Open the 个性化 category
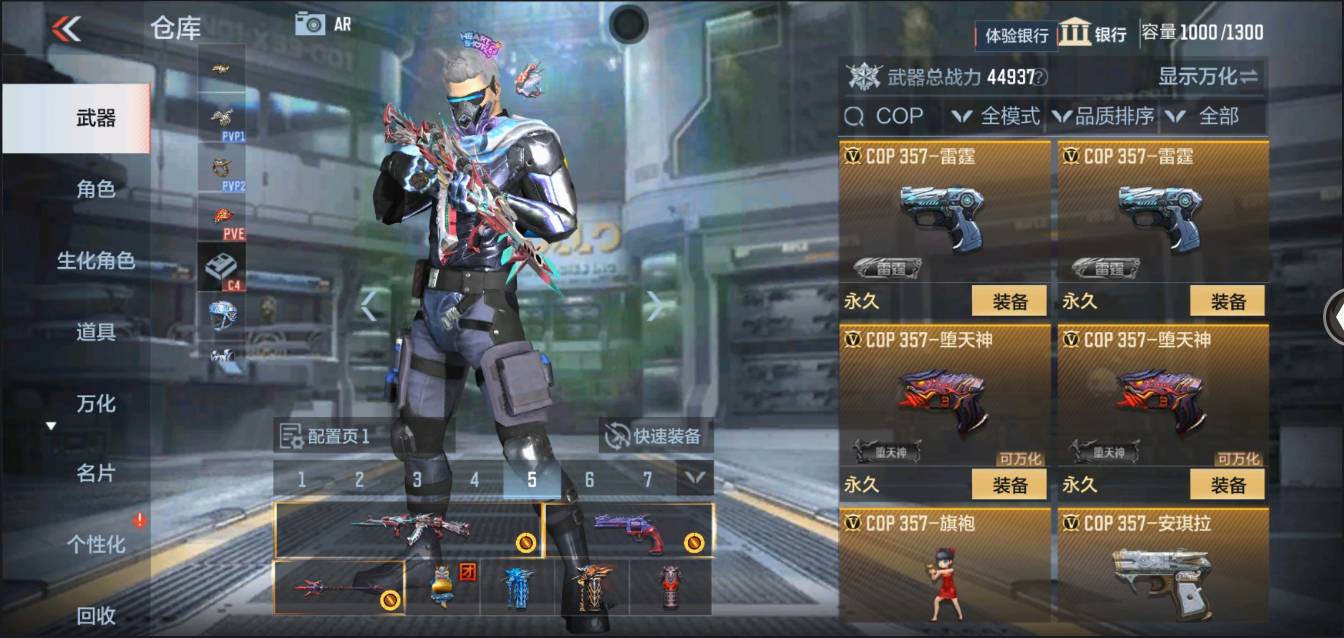The height and width of the screenshot is (638, 1344). [95, 545]
